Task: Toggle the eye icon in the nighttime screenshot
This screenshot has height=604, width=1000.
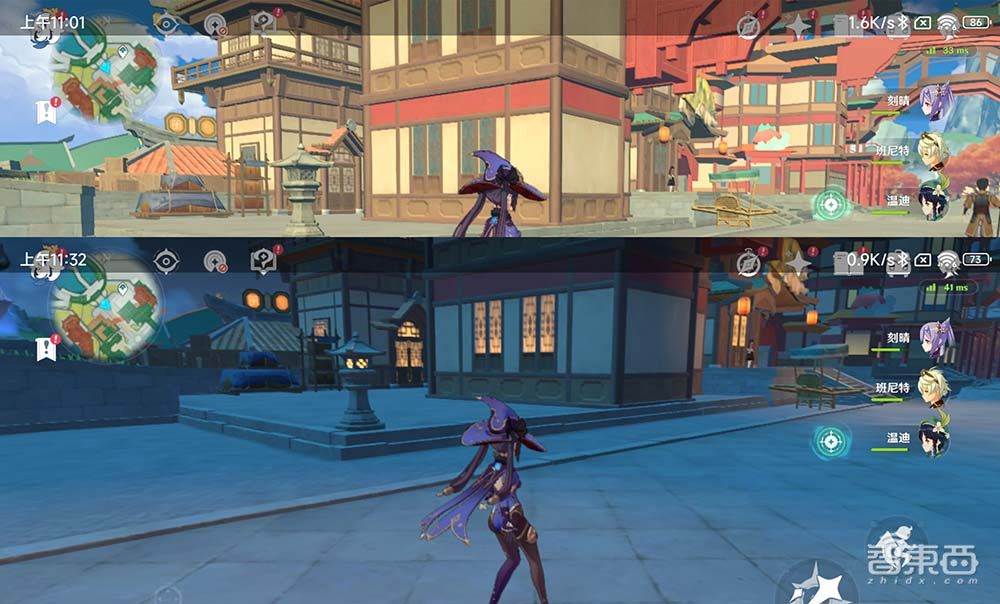Action: [166, 261]
